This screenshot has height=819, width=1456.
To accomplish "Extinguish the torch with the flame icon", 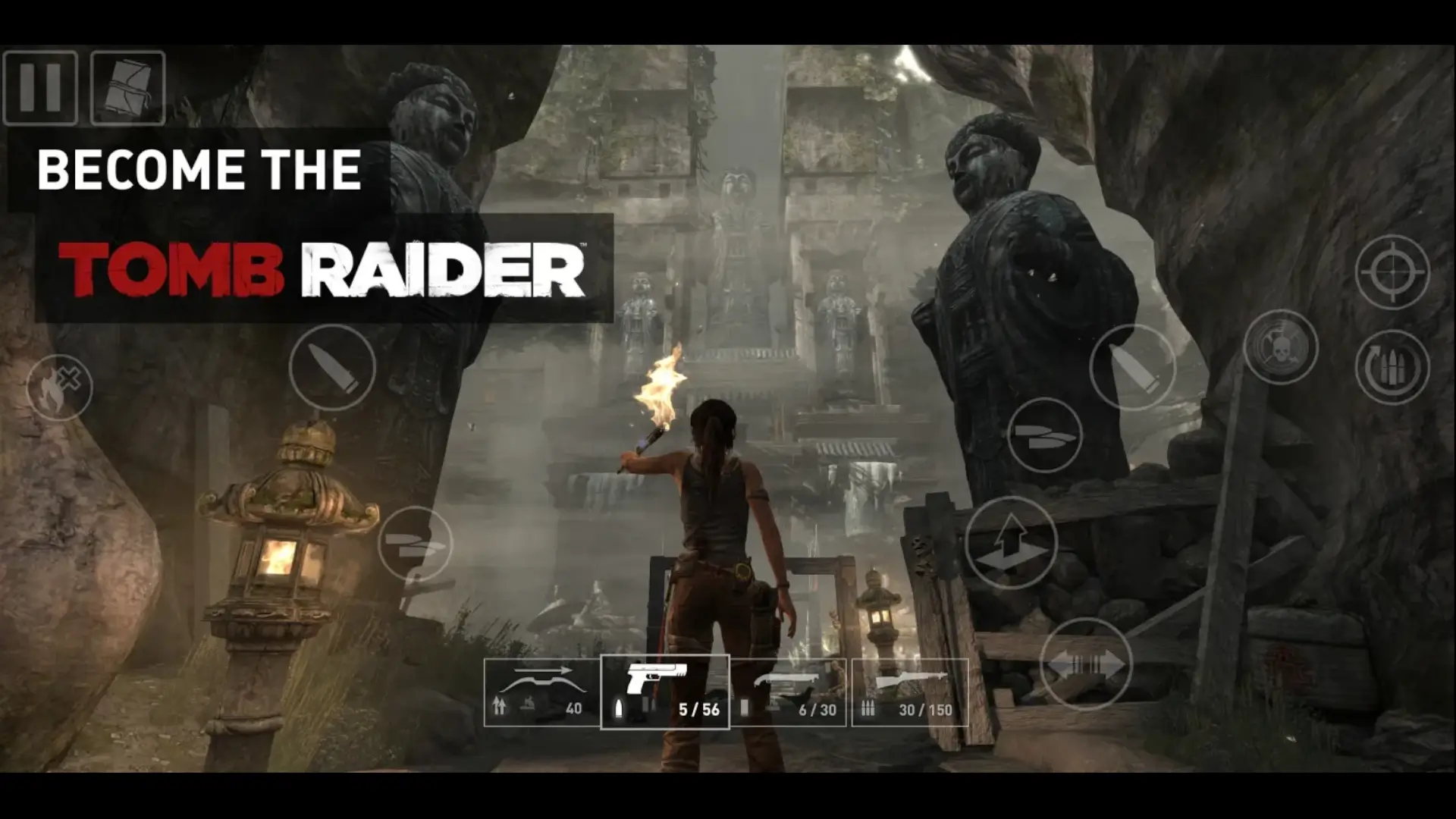I will click(x=59, y=387).
